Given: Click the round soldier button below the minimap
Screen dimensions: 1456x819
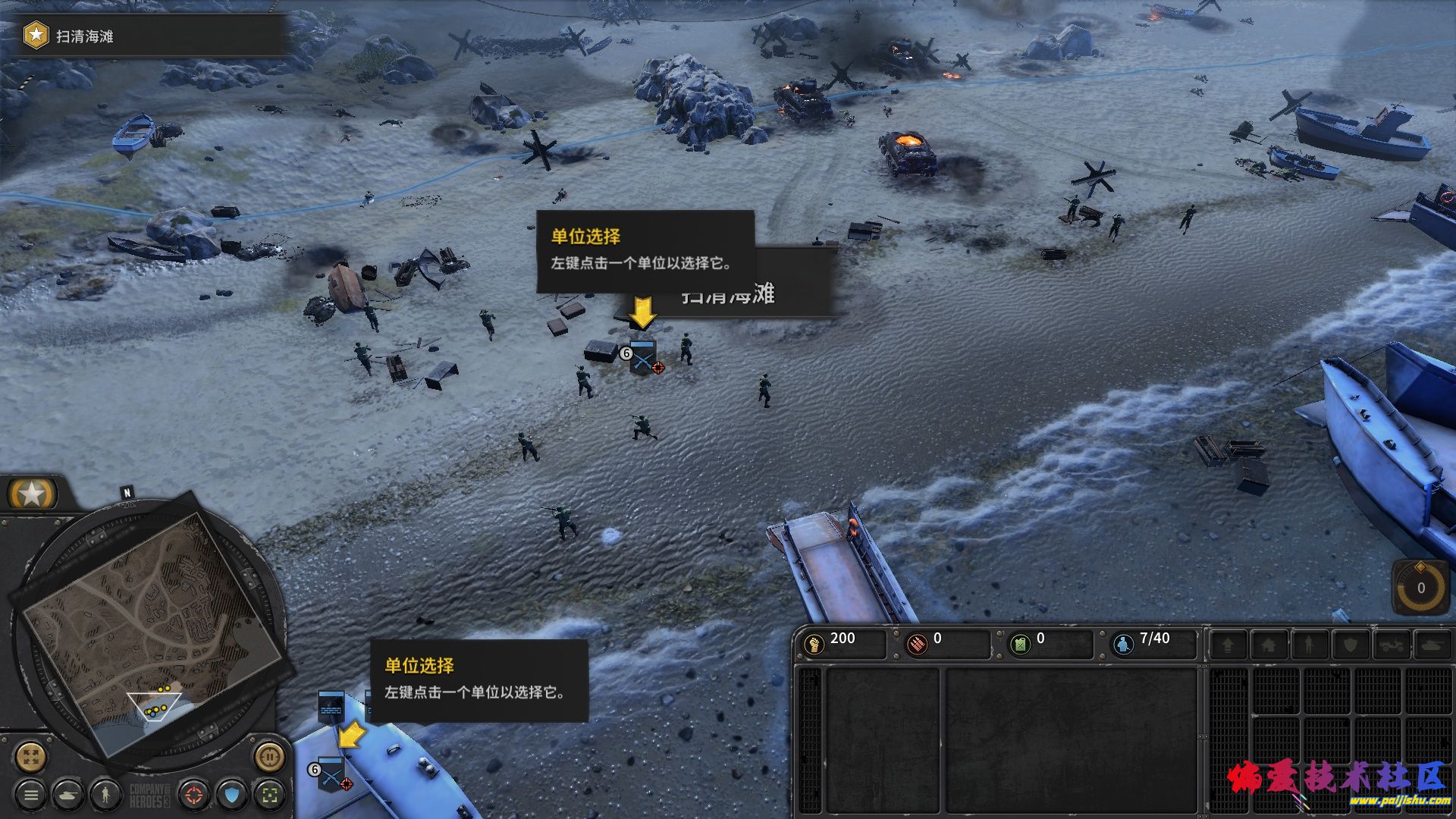Looking at the screenshot, I should click(106, 795).
